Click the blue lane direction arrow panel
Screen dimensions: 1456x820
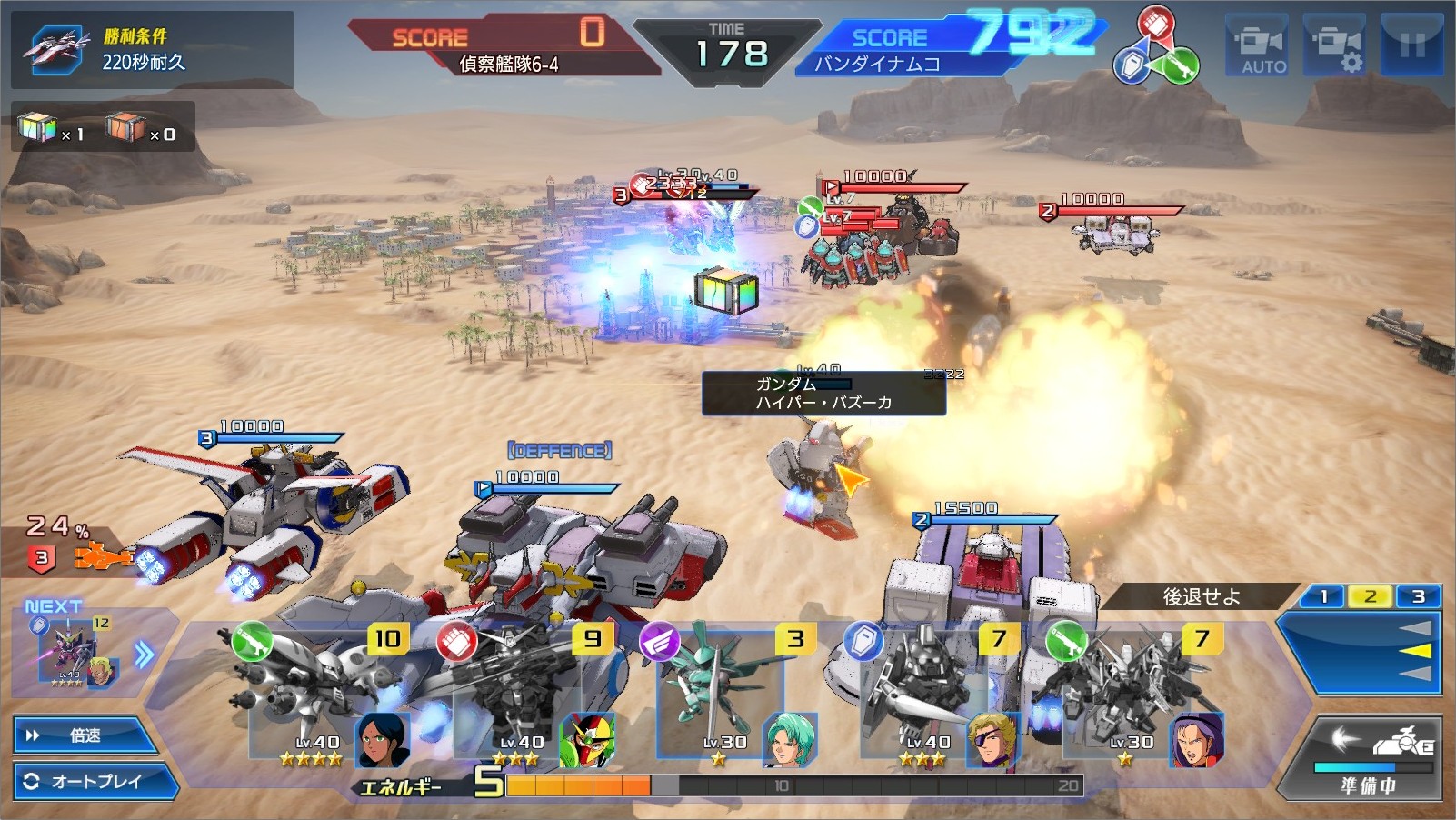1363,651
